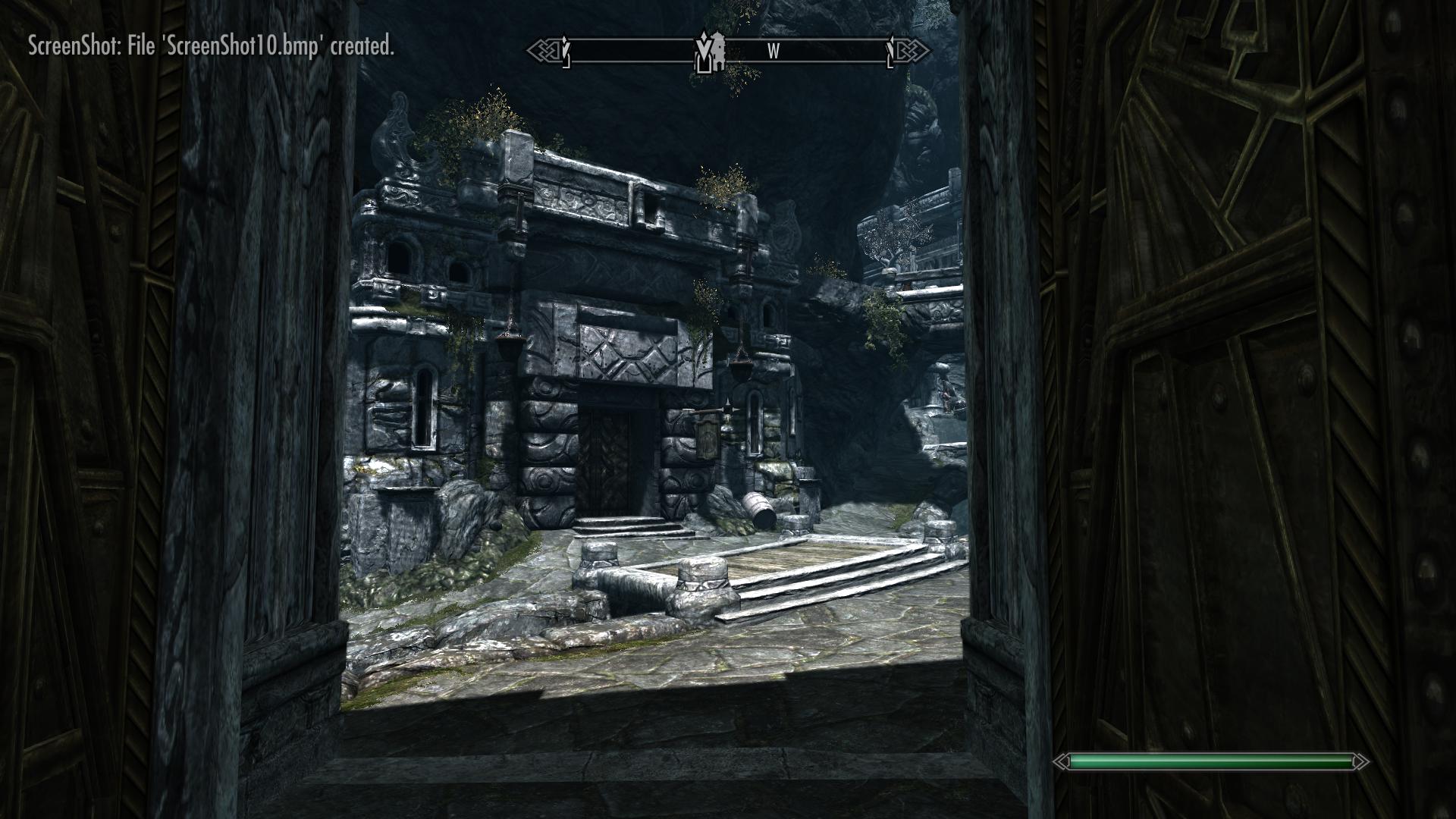Select the W heading on the compass bar

click(773, 52)
